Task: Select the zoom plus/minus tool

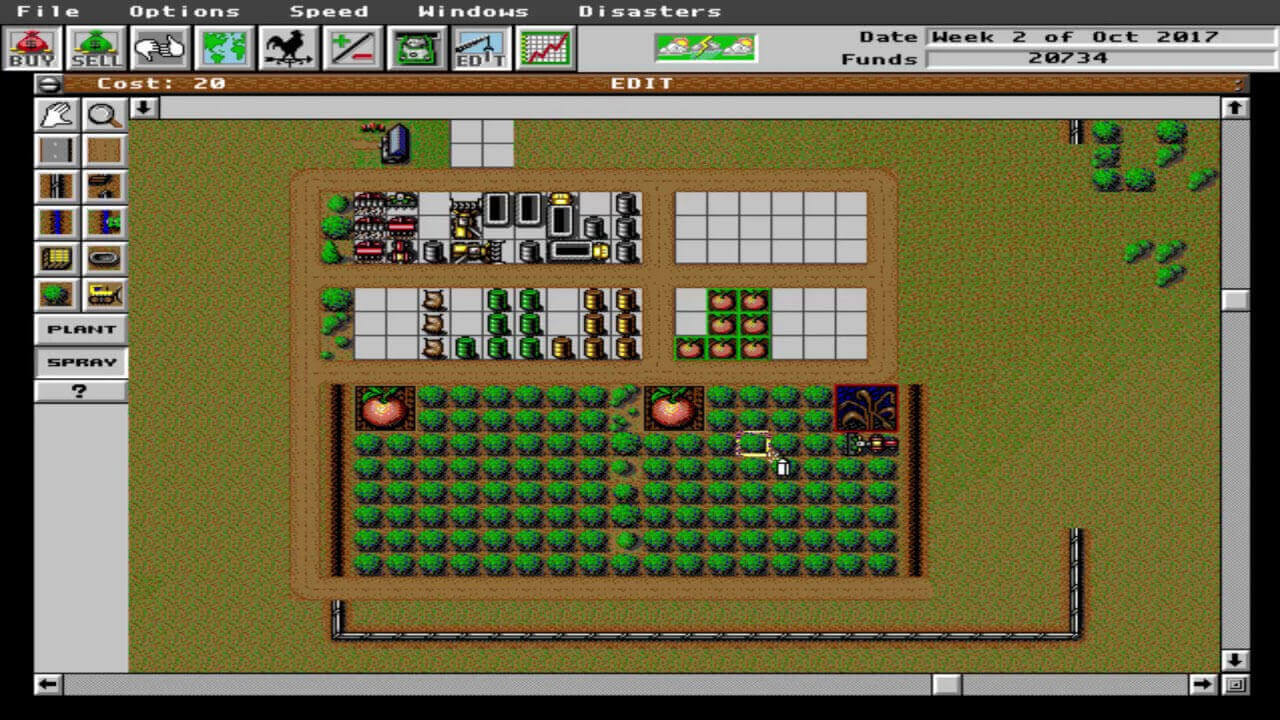Action: [352, 48]
